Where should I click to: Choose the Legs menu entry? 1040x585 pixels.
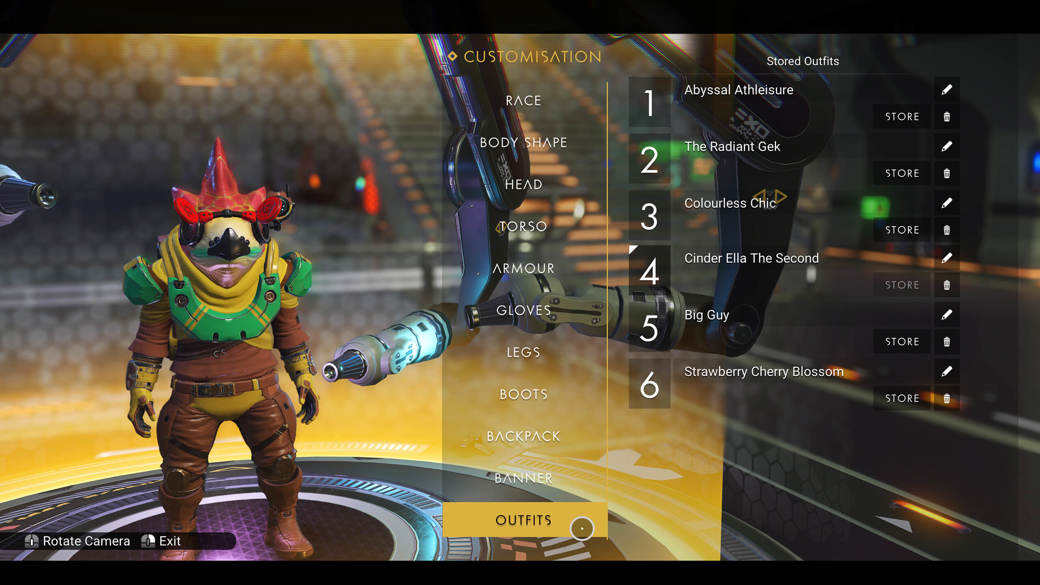tap(523, 353)
